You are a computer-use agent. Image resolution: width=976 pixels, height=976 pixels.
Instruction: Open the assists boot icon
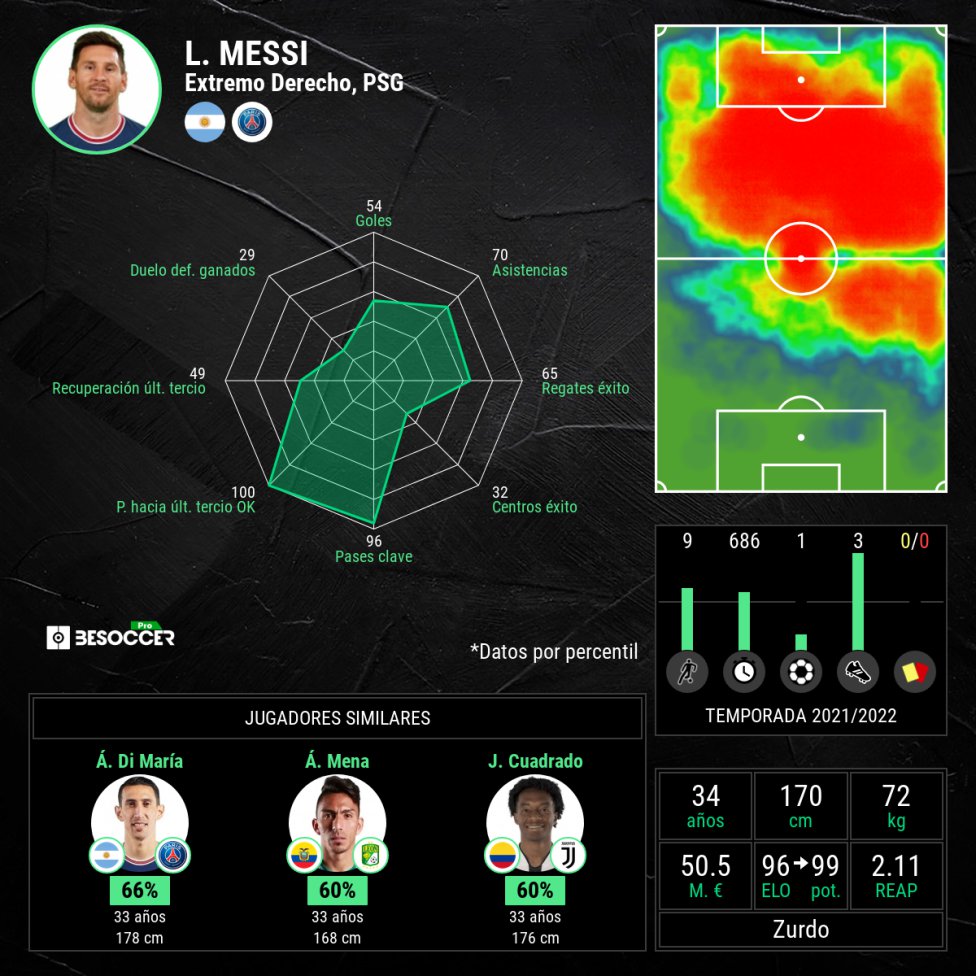pos(857,672)
